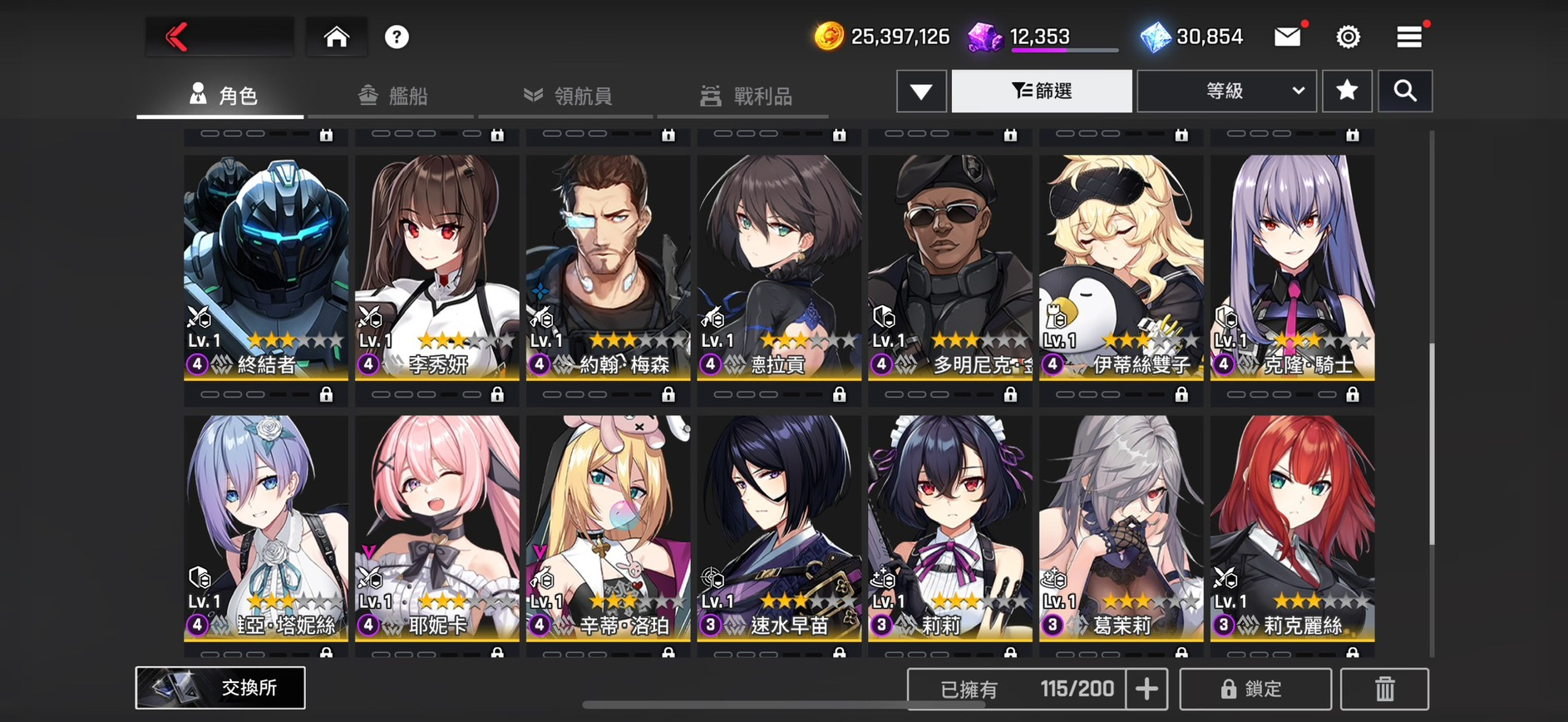Open the gear settings menu
The height and width of the screenshot is (722, 1568).
click(x=1348, y=37)
